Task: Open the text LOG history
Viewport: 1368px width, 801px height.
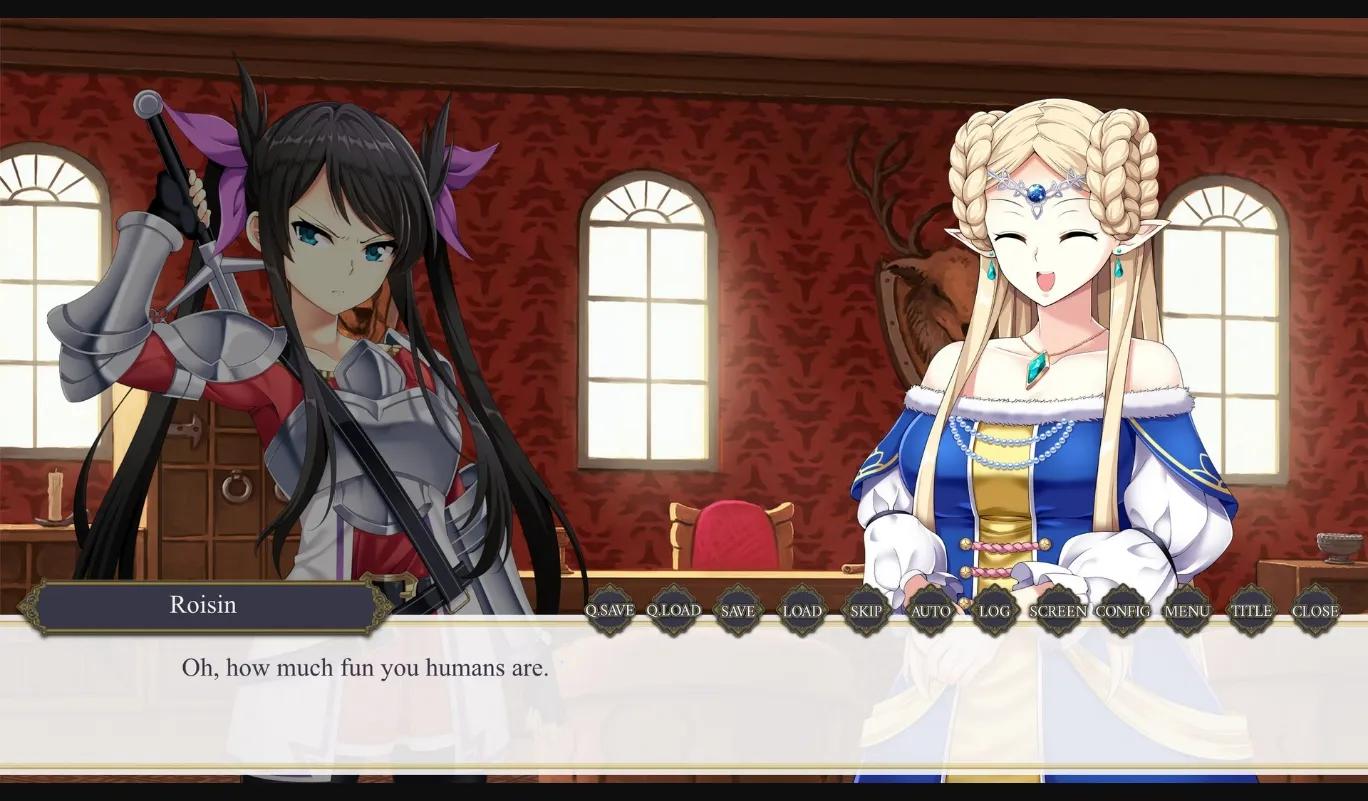Action: (x=995, y=610)
